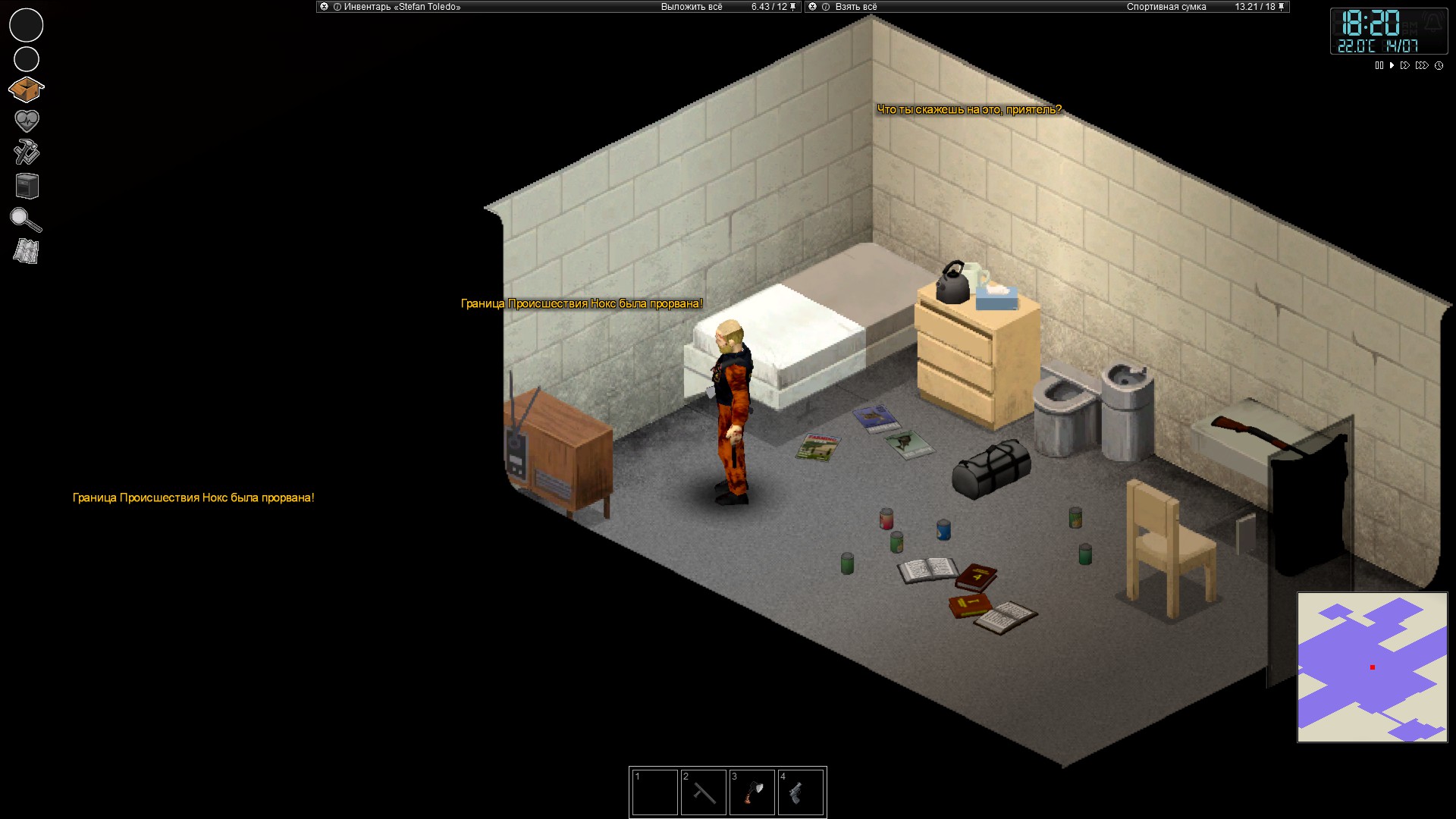Set game speed to double fast-forward
This screenshot has width=1456, height=819.
[1405, 66]
